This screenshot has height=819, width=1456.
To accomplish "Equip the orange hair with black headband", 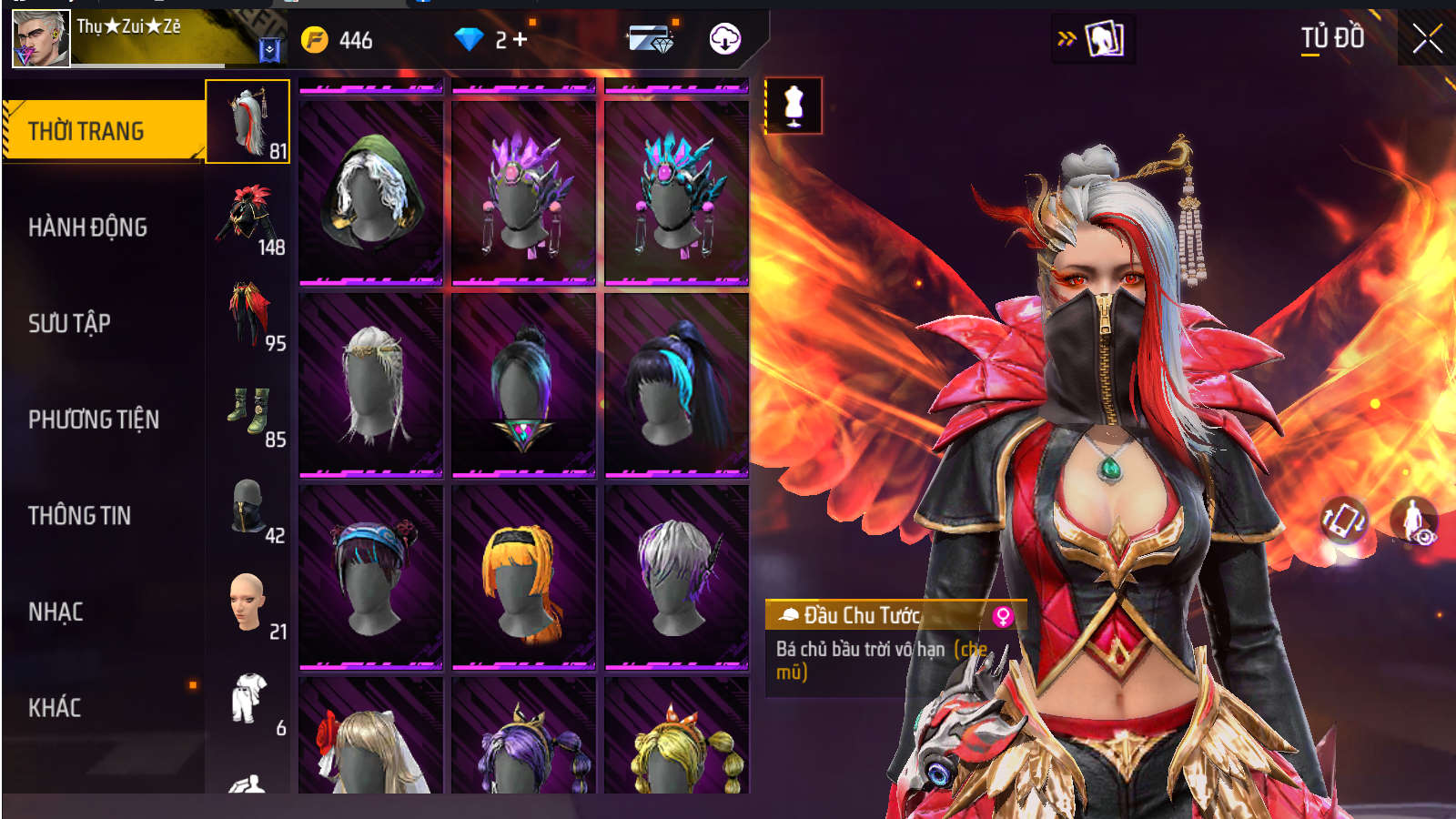I will point(523,576).
